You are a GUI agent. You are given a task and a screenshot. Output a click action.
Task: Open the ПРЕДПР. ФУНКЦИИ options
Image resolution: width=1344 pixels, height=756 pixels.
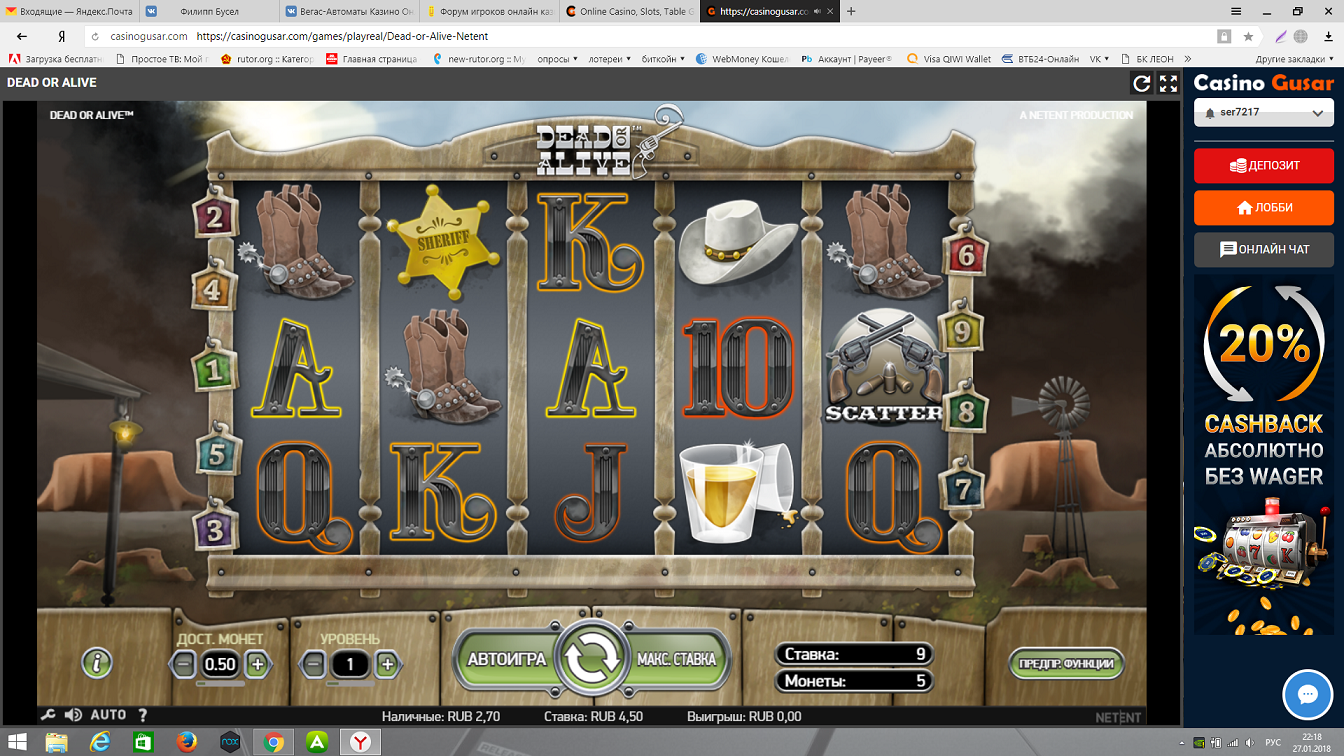click(1066, 663)
